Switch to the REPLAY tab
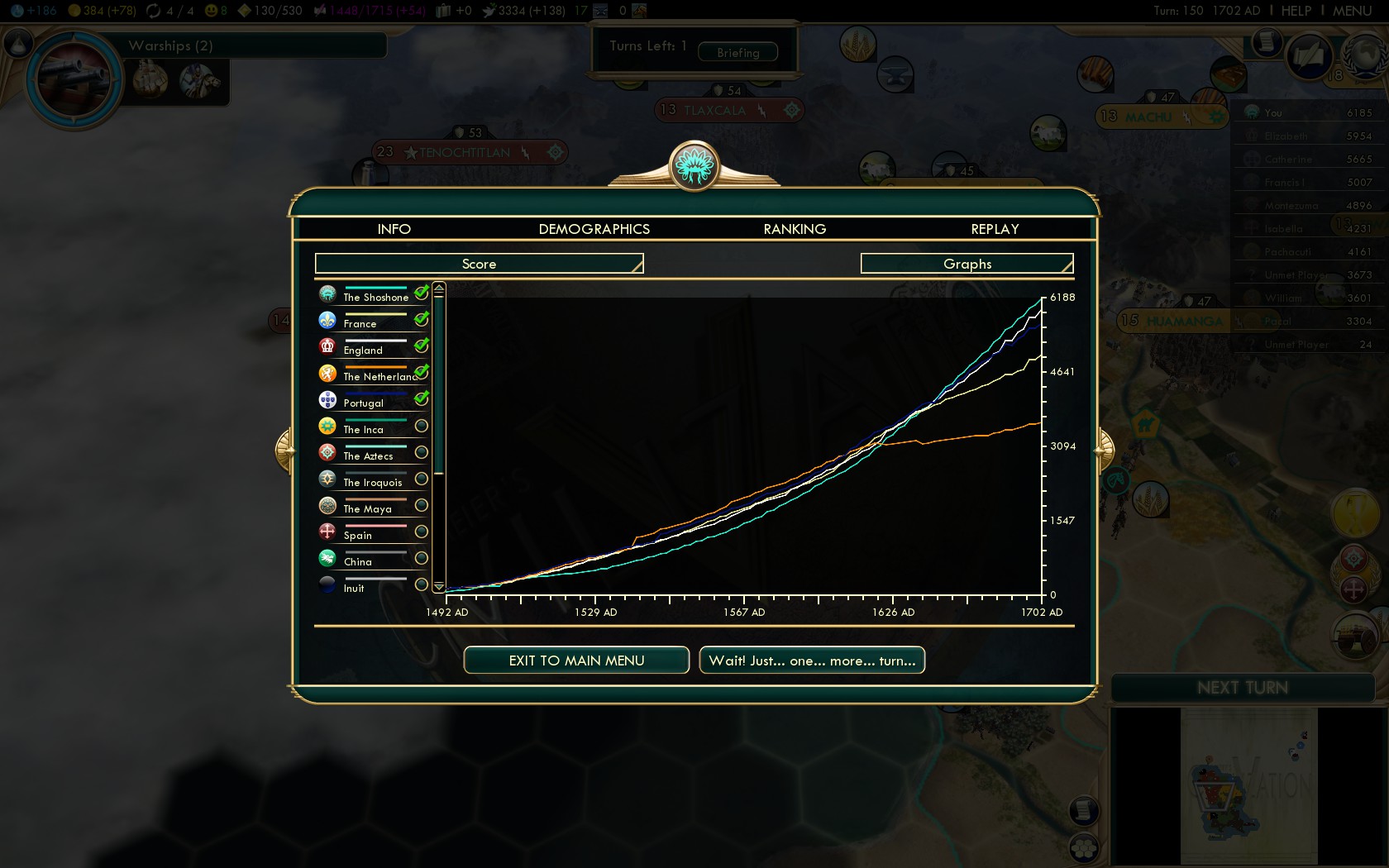This screenshot has width=1389, height=868. [995, 229]
